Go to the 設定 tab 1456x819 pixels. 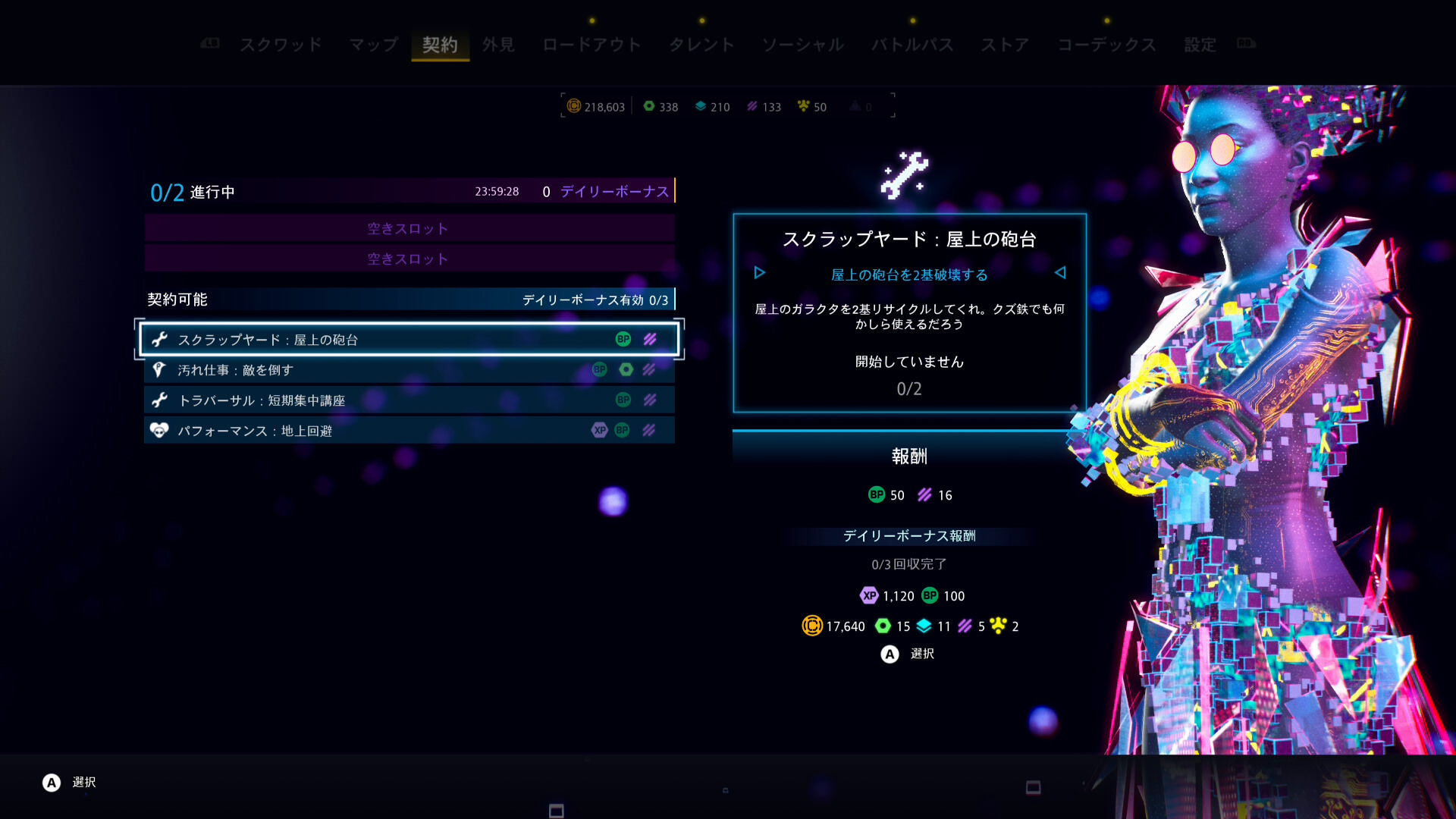pos(1200,45)
